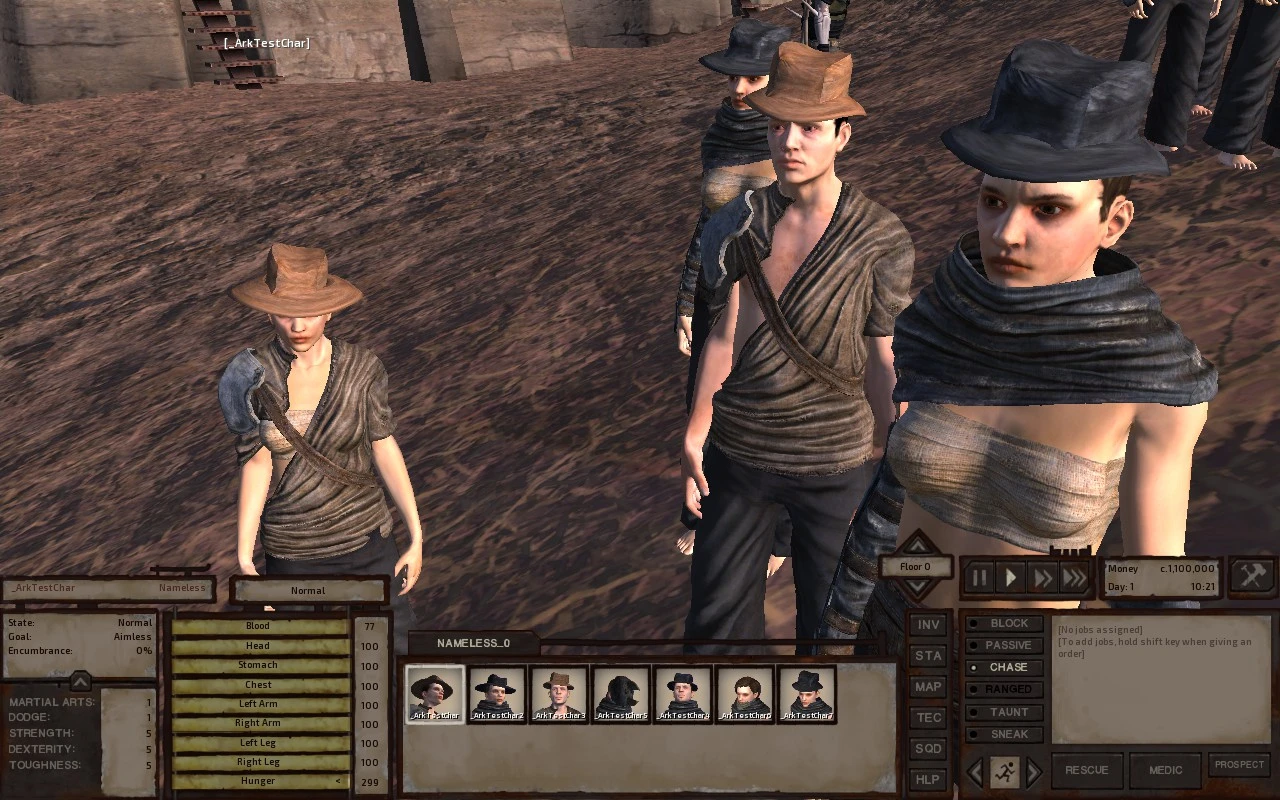Set game speed to normal play
1280x800 pixels.
click(x=1011, y=578)
